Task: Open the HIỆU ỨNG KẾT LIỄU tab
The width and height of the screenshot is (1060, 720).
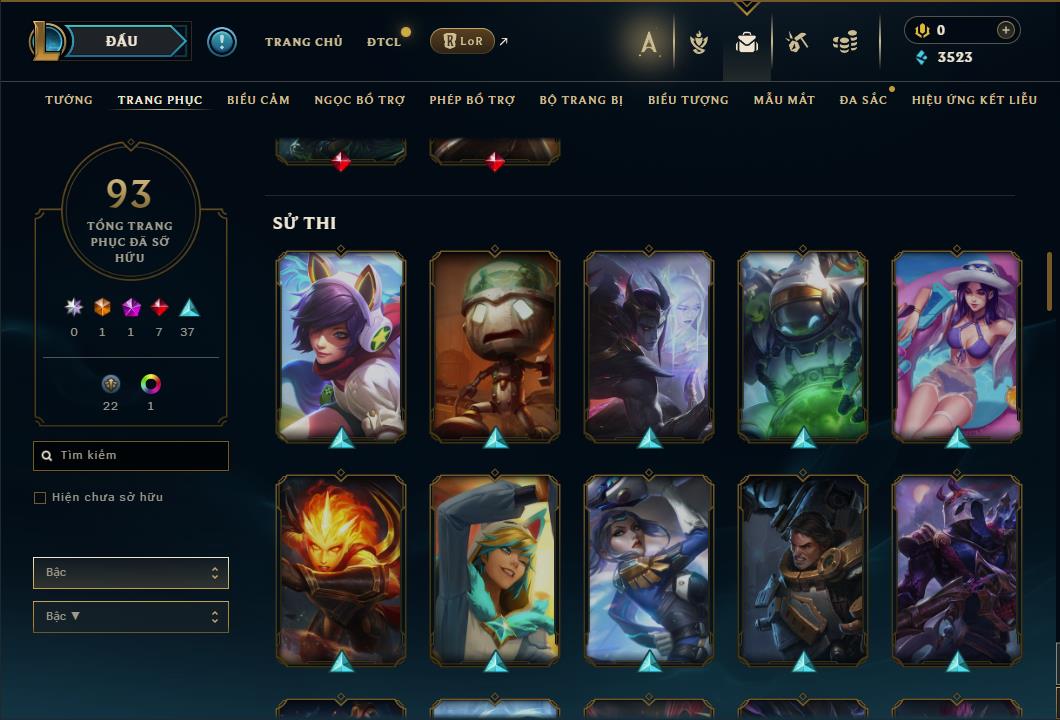Action: coord(974,100)
